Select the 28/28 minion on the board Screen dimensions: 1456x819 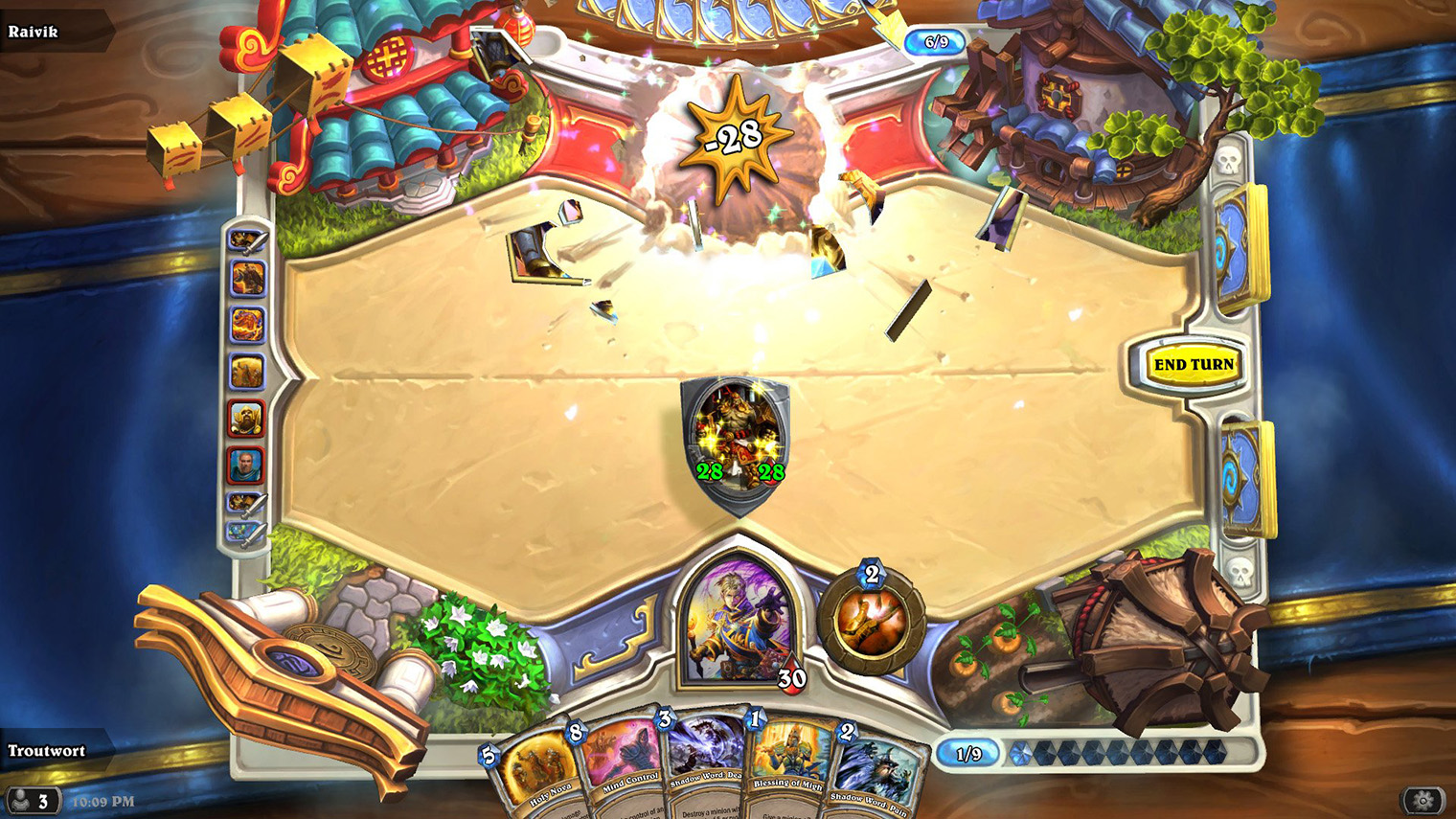pyautogui.click(x=736, y=436)
